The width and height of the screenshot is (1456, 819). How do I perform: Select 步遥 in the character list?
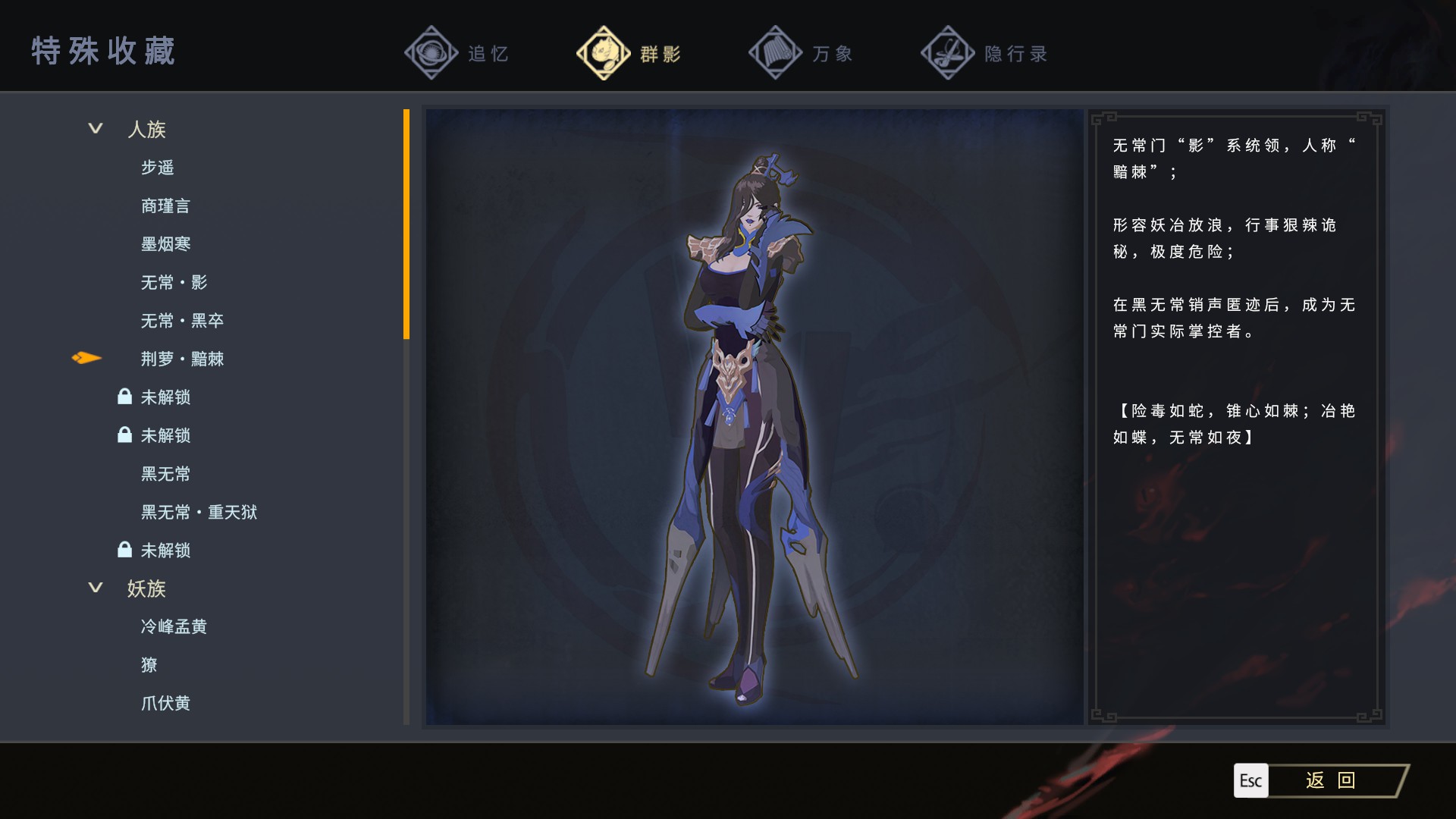point(158,168)
